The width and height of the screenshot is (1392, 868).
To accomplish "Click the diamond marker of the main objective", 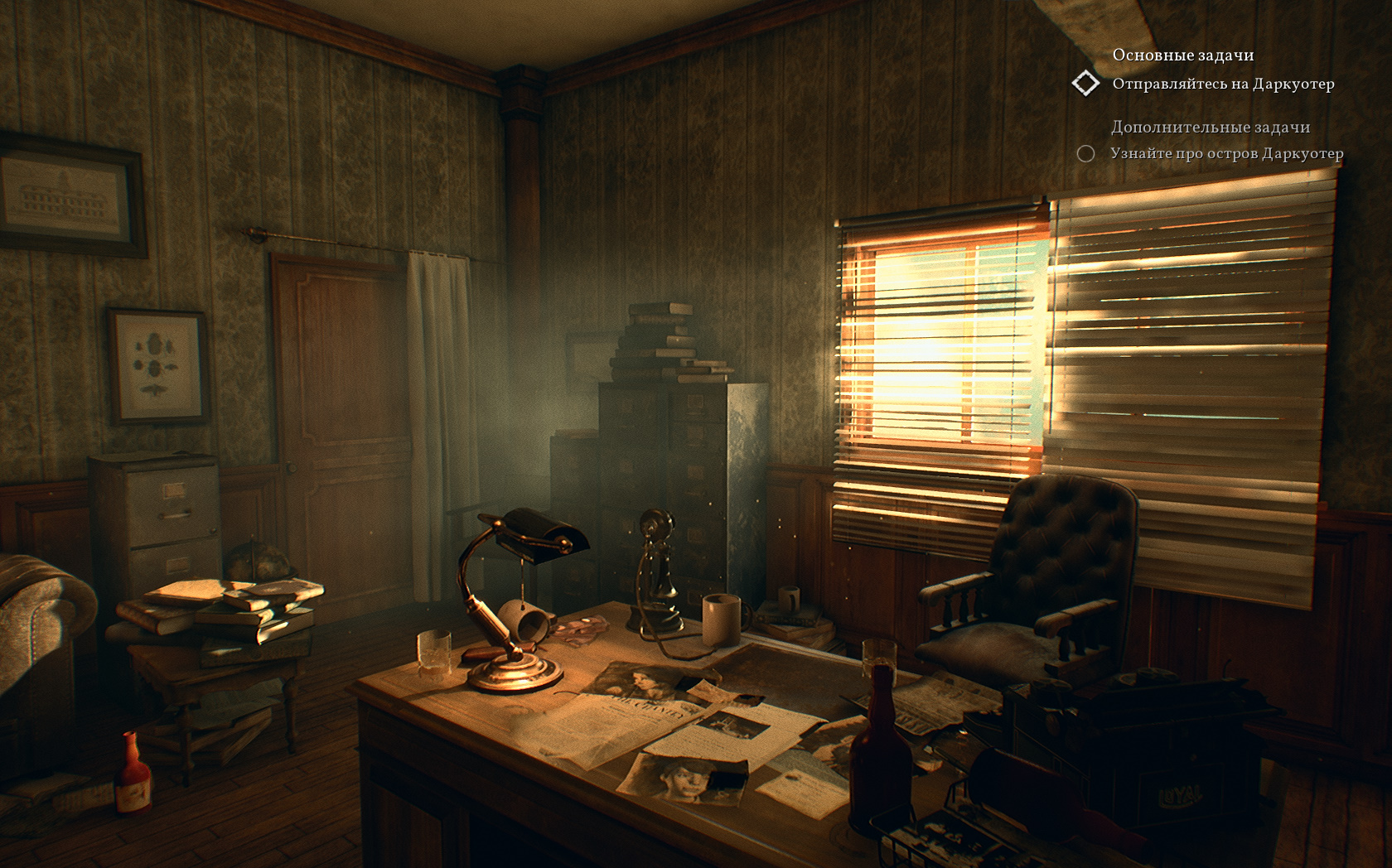I will click(x=1085, y=84).
